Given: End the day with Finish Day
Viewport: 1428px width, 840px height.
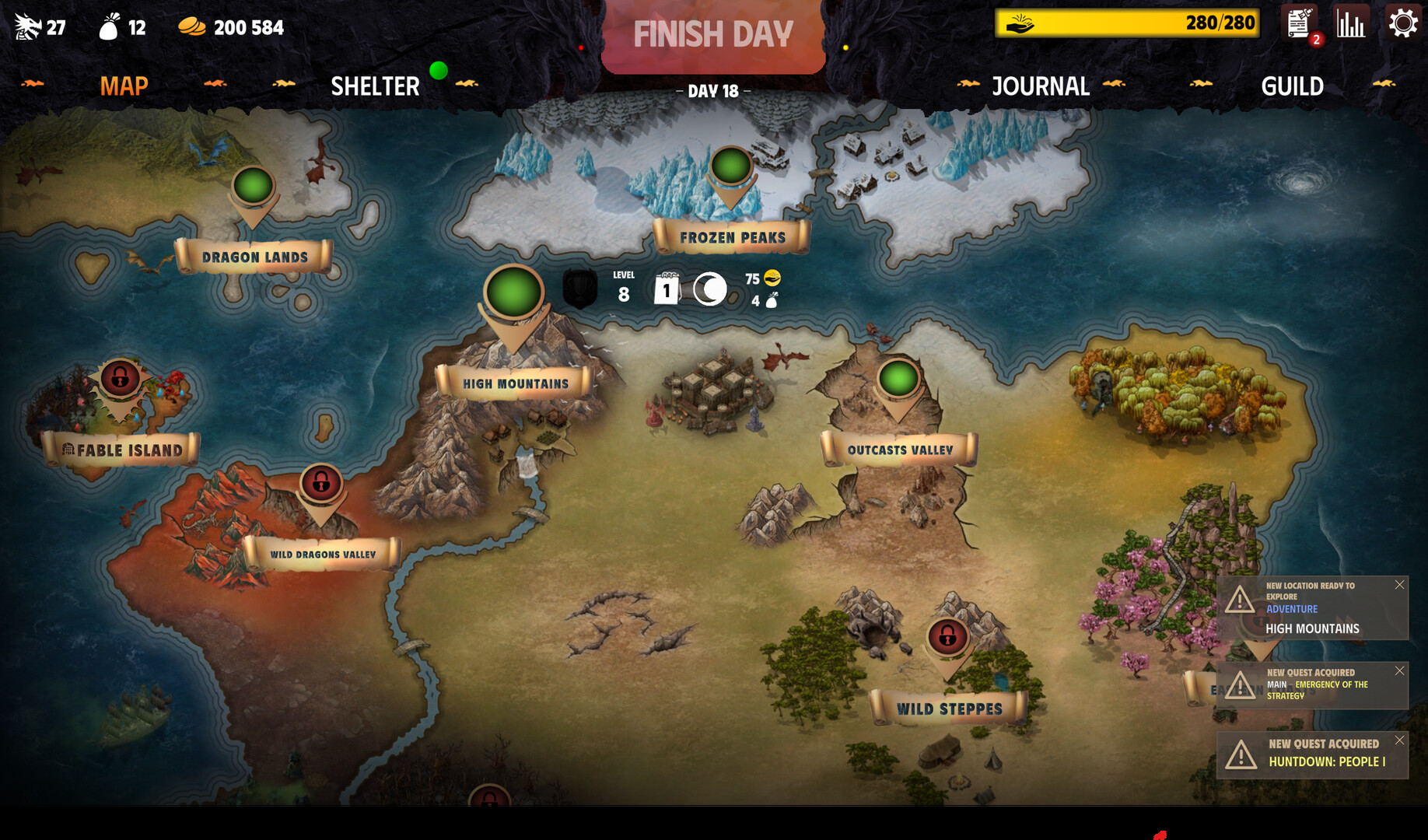Looking at the screenshot, I should click(x=712, y=35).
